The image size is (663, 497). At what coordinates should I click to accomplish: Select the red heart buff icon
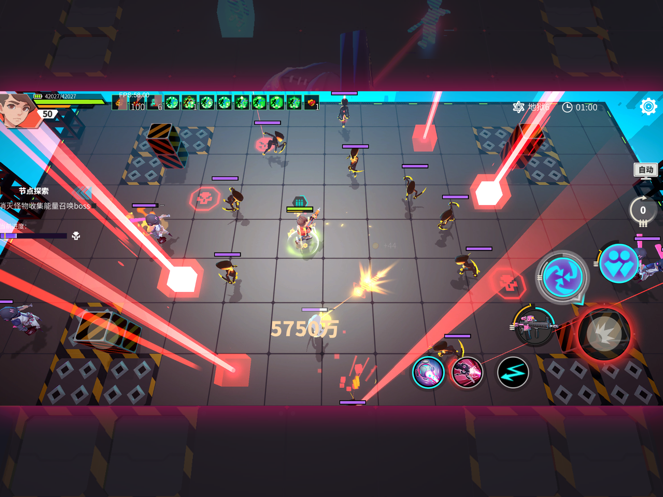(x=312, y=102)
